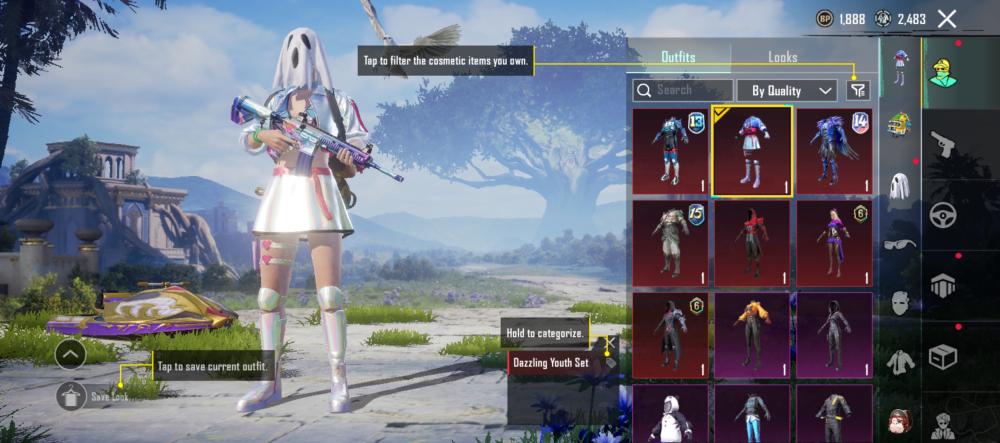This screenshot has height=443, width=1000.
Task: Click the outfit search field
Action: [x=683, y=90]
